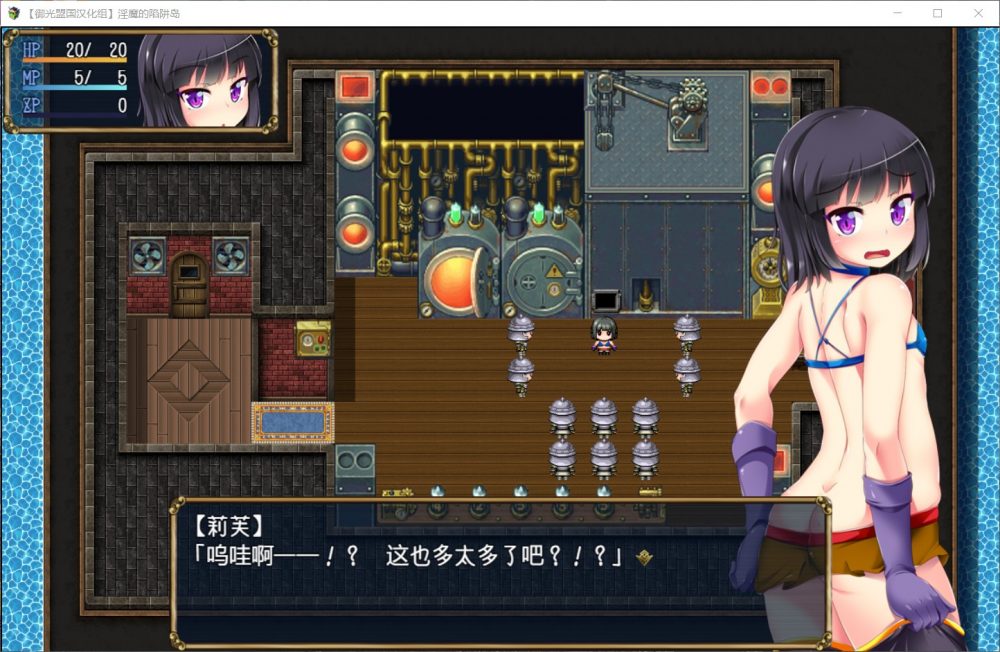Close the game window
This screenshot has width=1000, height=652.
click(x=977, y=13)
